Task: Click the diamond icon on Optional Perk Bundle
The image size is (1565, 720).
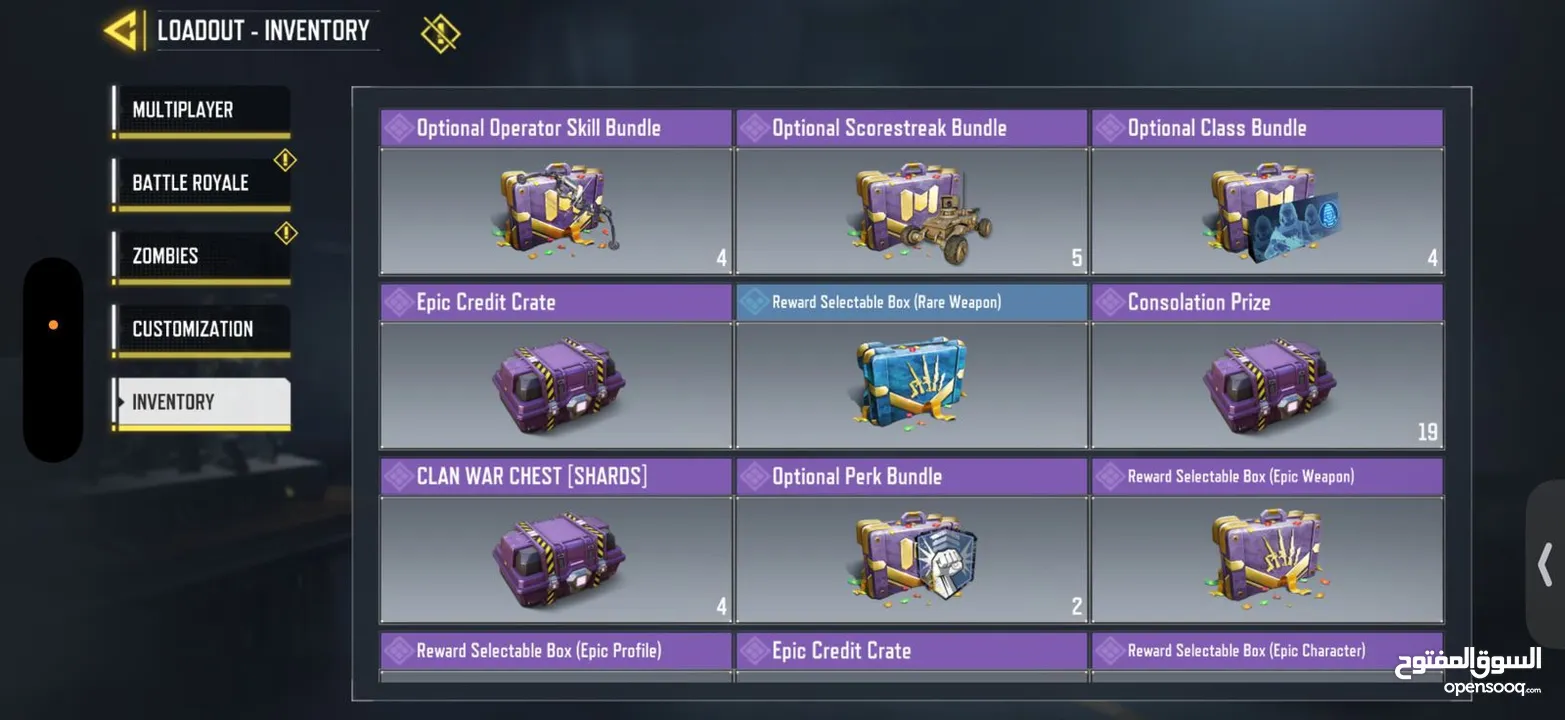Action: click(x=754, y=476)
